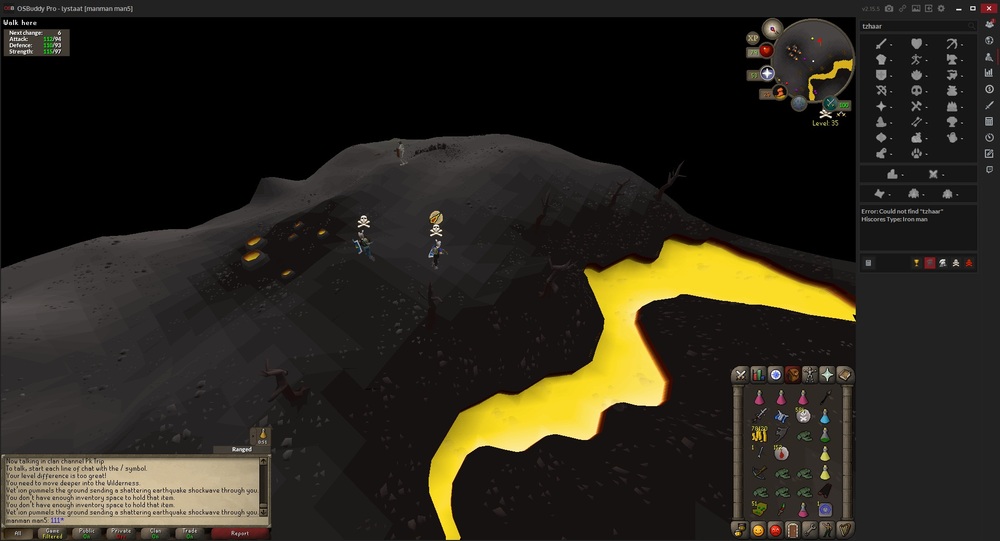Show All chat messages
Image resolution: width=1000 pixels, height=541 pixels.
(x=18, y=534)
